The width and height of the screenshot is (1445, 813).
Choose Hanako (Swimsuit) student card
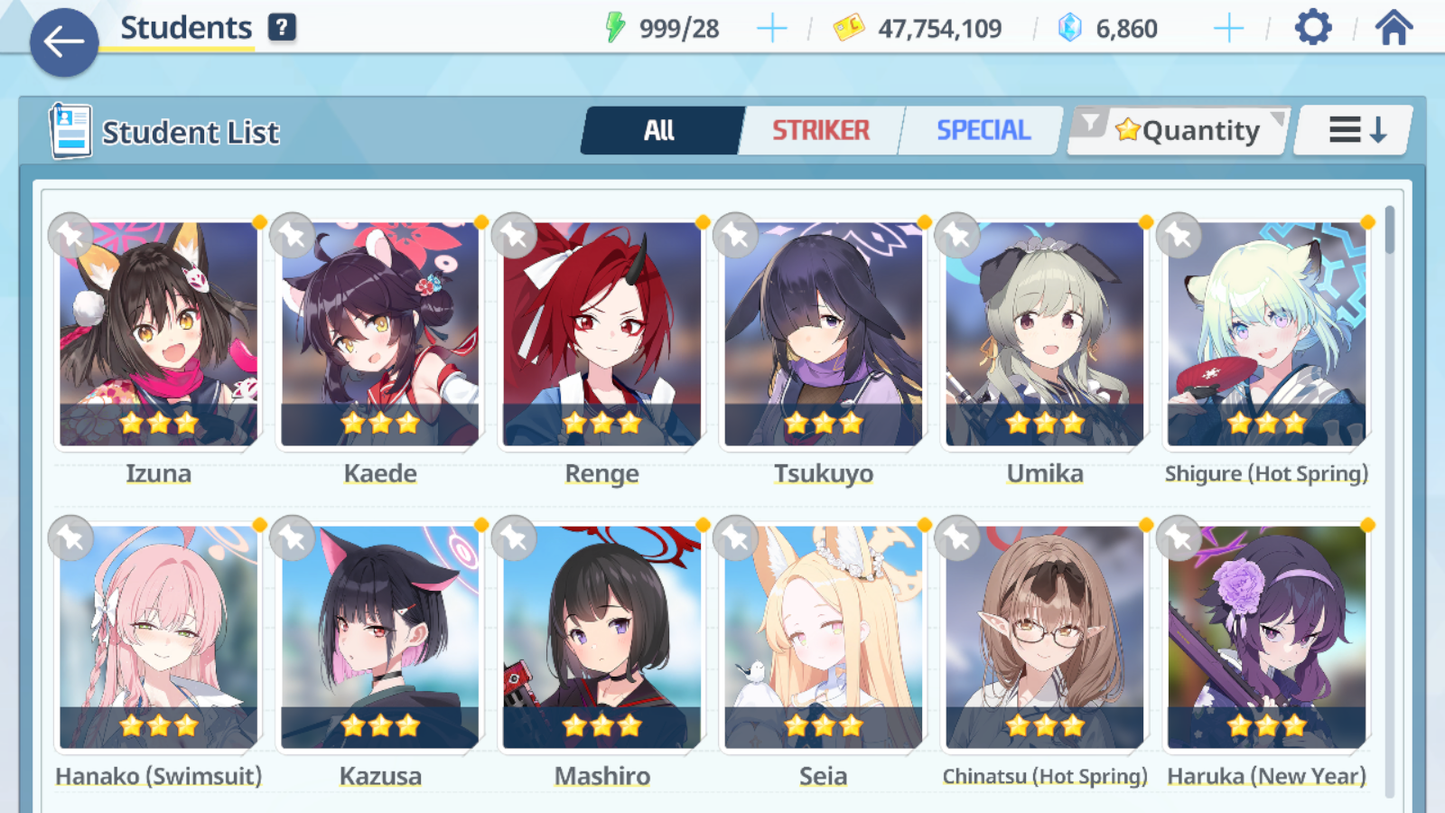click(x=158, y=638)
